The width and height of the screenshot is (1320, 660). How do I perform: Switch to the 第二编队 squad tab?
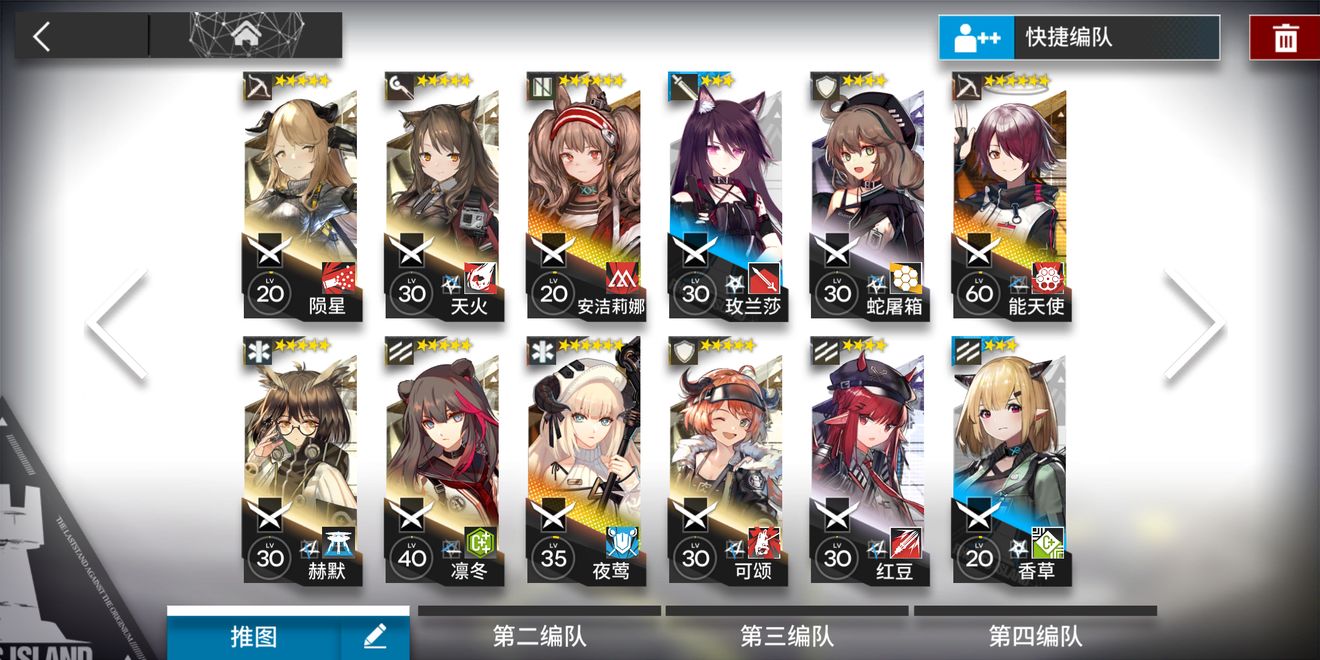(x=540, y=635)
